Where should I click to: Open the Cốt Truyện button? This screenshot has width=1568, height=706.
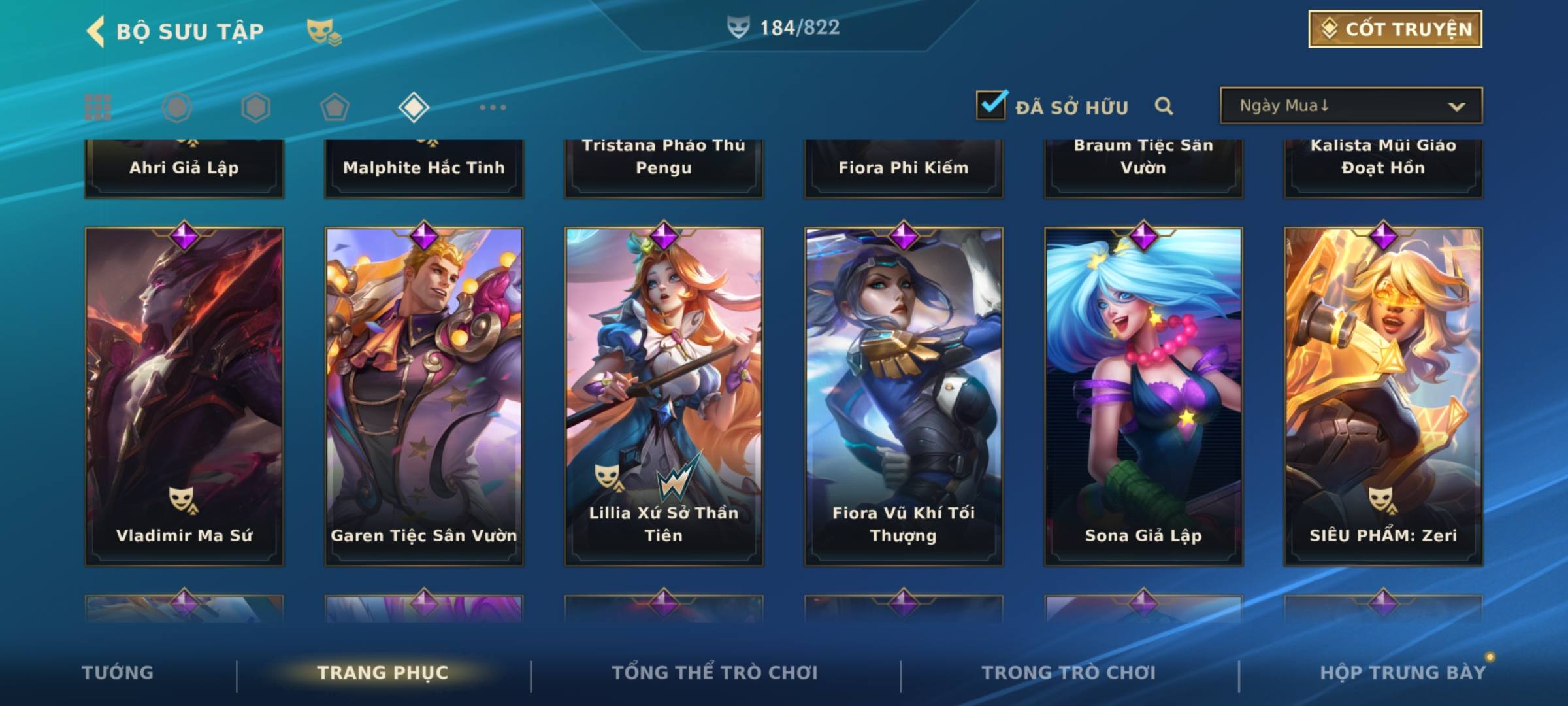tap(1395, 29)
